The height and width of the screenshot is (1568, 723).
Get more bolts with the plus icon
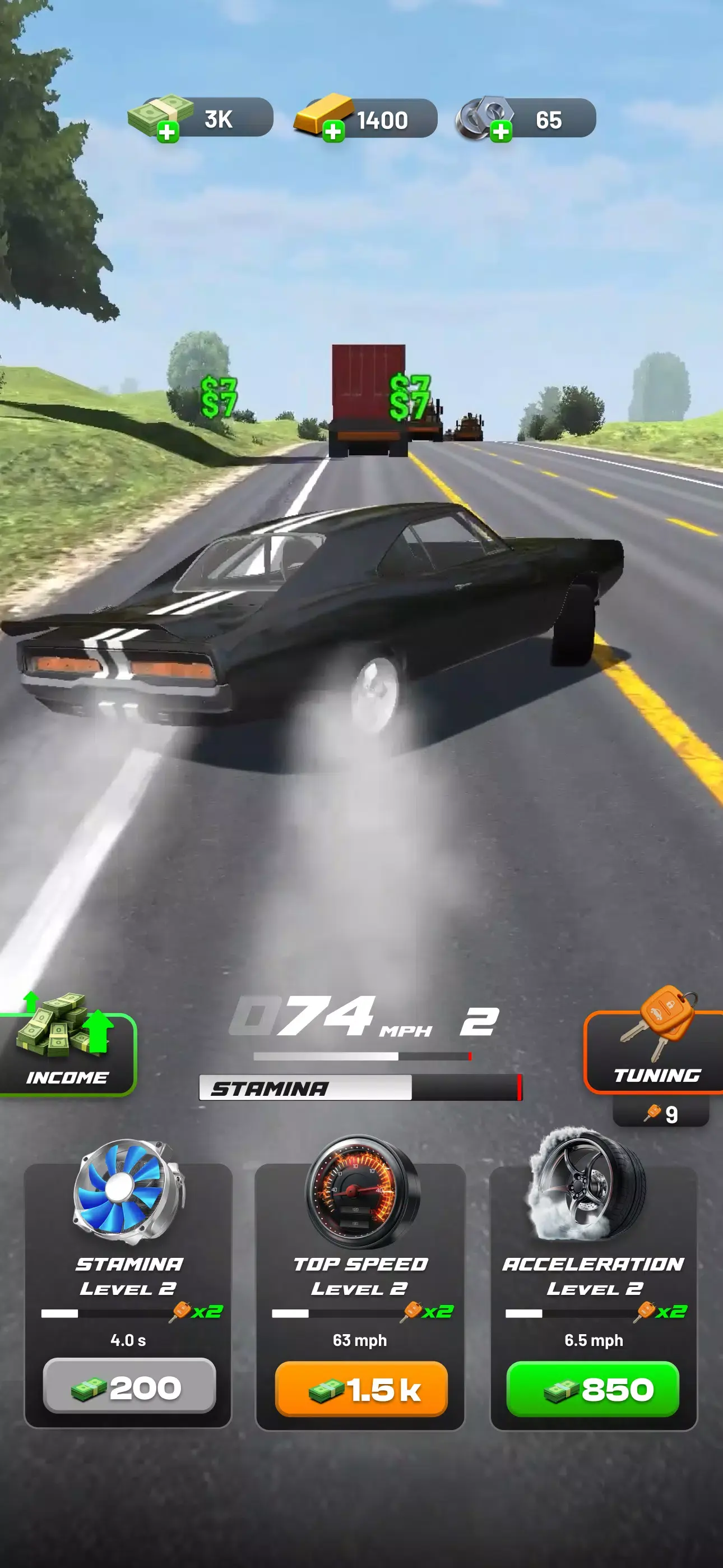point(500,131)
